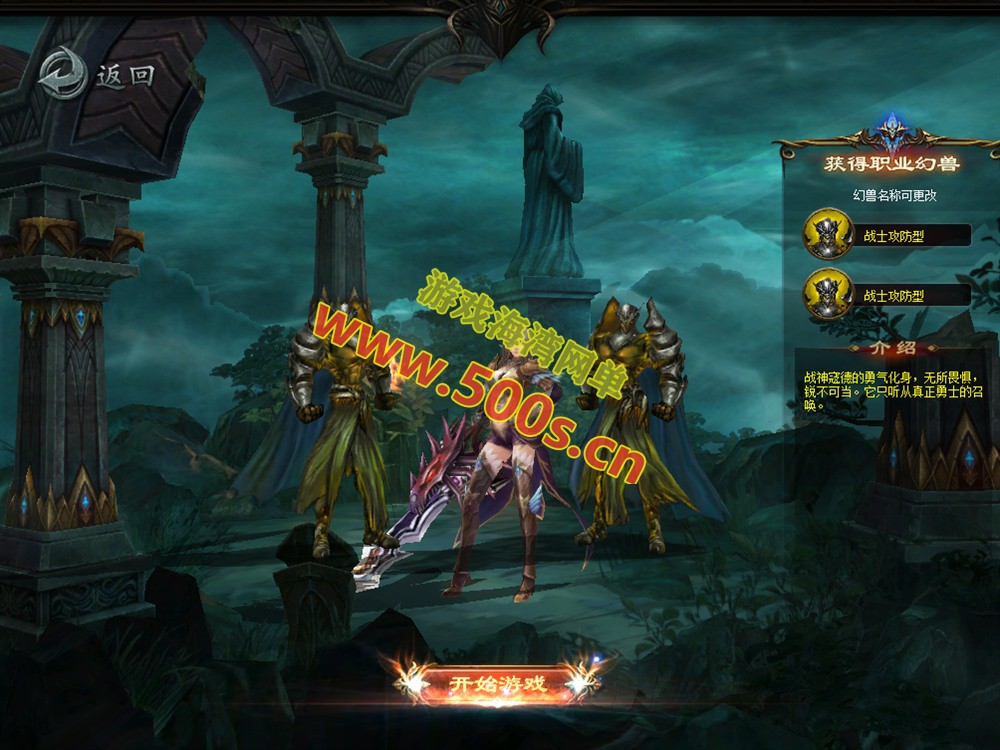Click the 返回 back button
The height and width of the screenshot is (750, 1000).
pos(97,74)
